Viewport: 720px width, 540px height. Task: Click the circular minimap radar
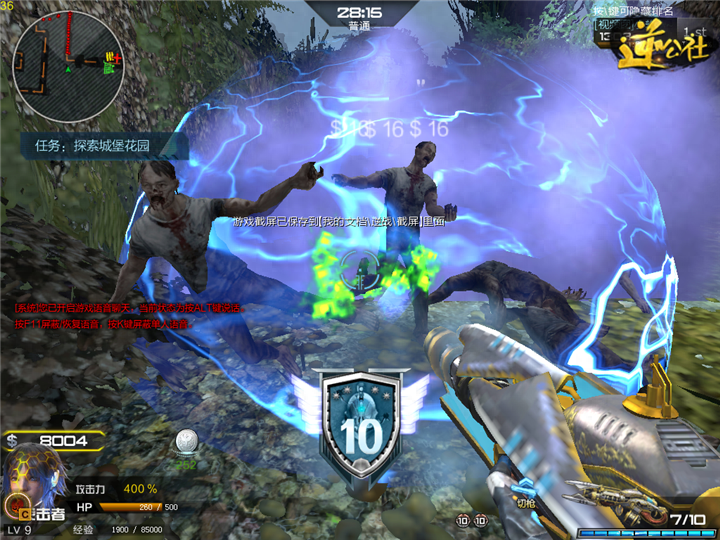click(x=68, y=58)
